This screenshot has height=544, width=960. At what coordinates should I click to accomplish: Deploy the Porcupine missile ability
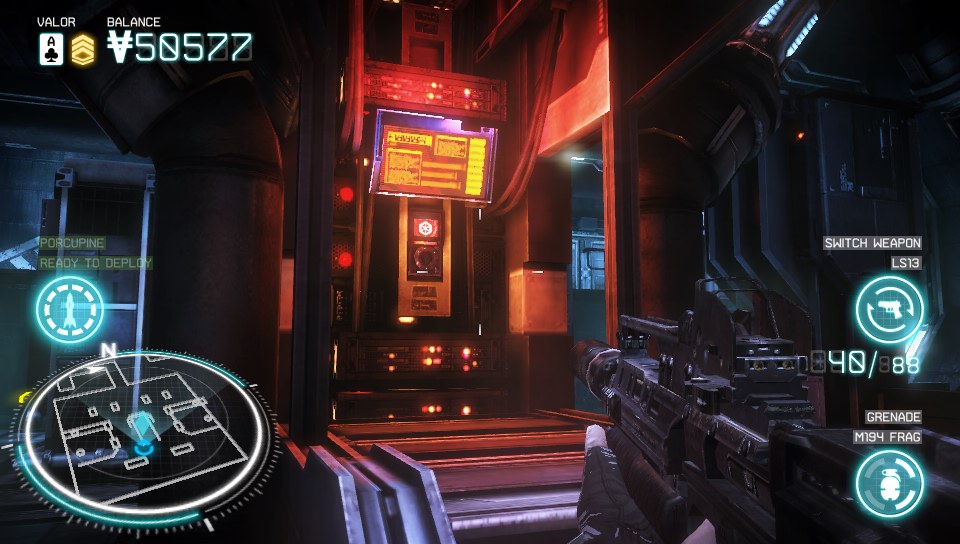pyautogui.click(x=70, y=309)
